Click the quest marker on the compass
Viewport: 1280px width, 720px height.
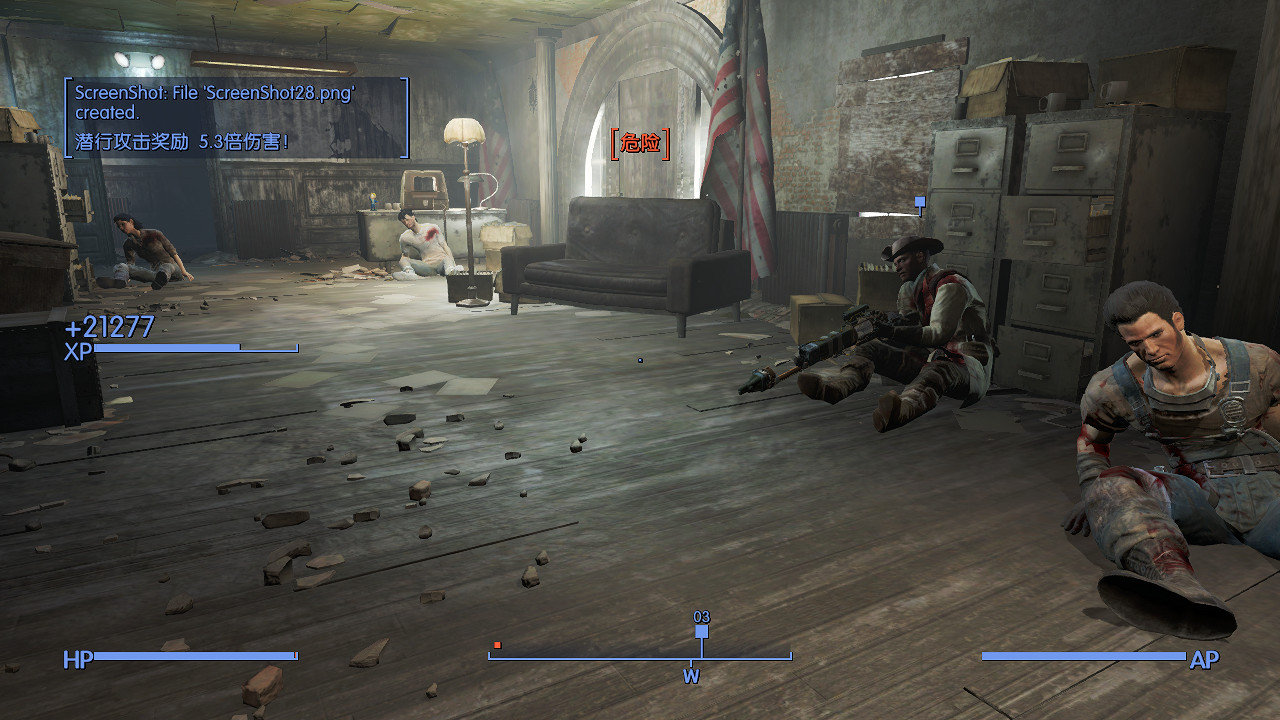(x=701, y=632)
